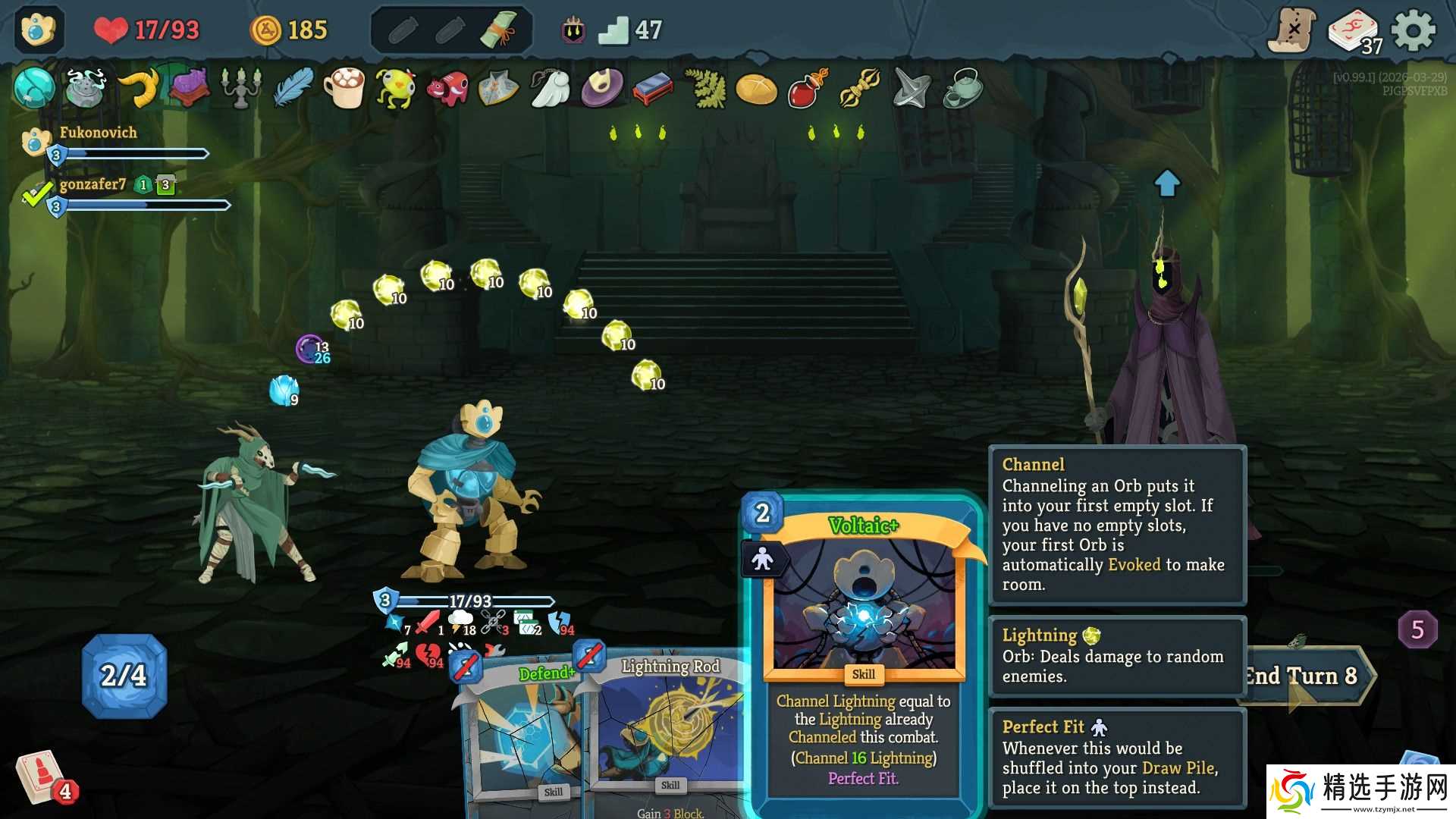Select player Fukonovich in the party list
The image size is (1456, 819).
(98, 133)
